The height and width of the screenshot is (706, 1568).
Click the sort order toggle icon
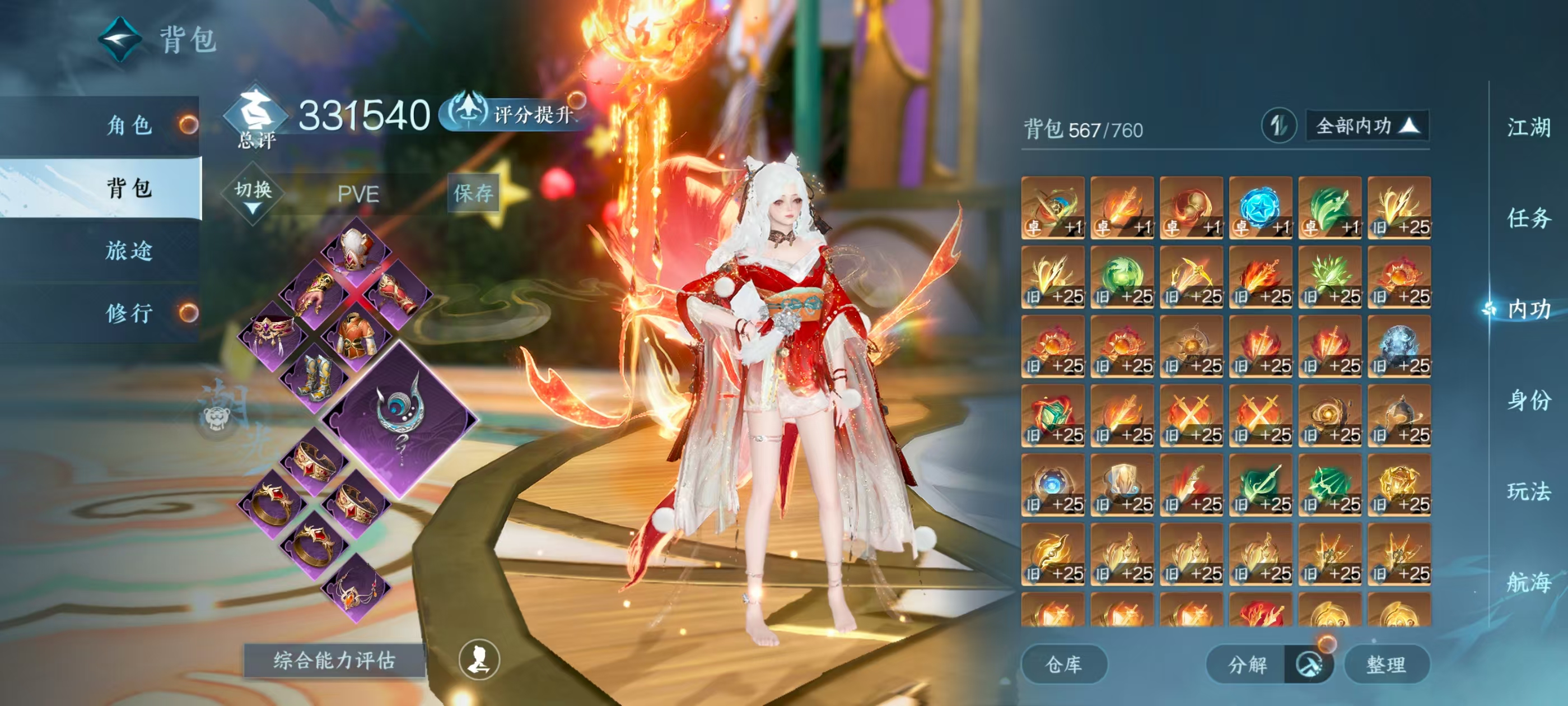click(1278, 126)
